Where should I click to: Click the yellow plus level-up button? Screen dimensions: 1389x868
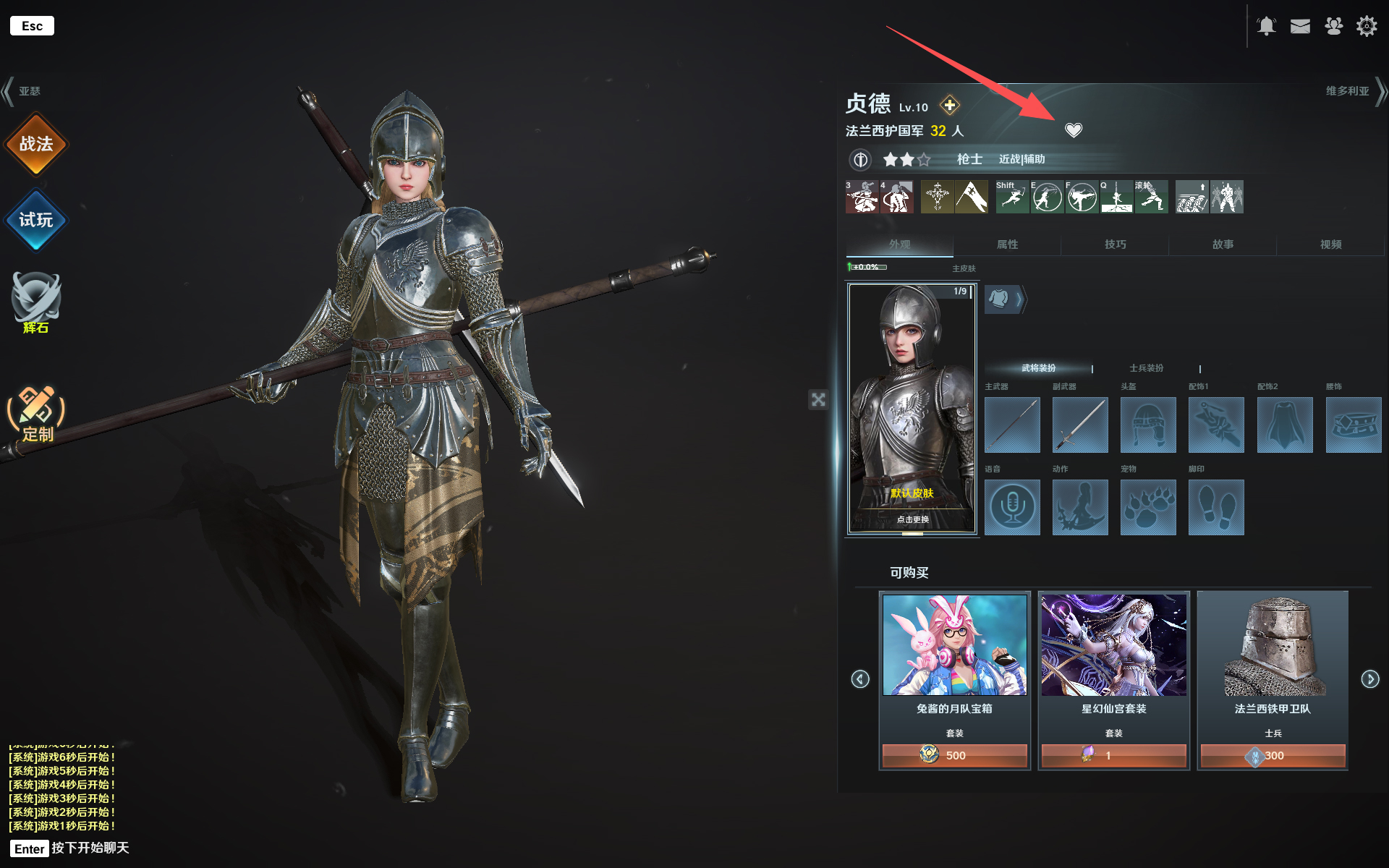[x=950, y=106]
